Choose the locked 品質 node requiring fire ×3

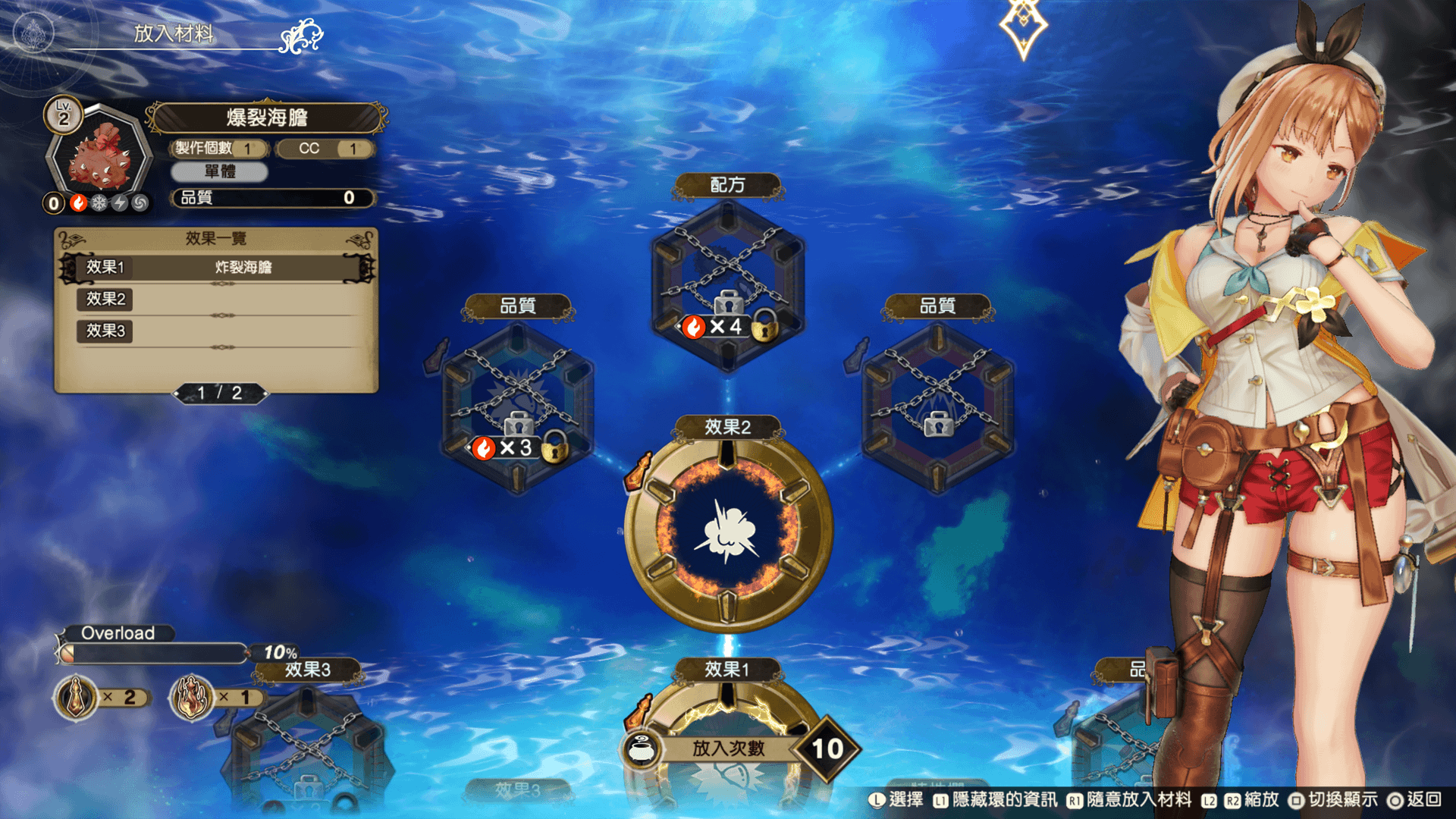[x=518, y=407]
